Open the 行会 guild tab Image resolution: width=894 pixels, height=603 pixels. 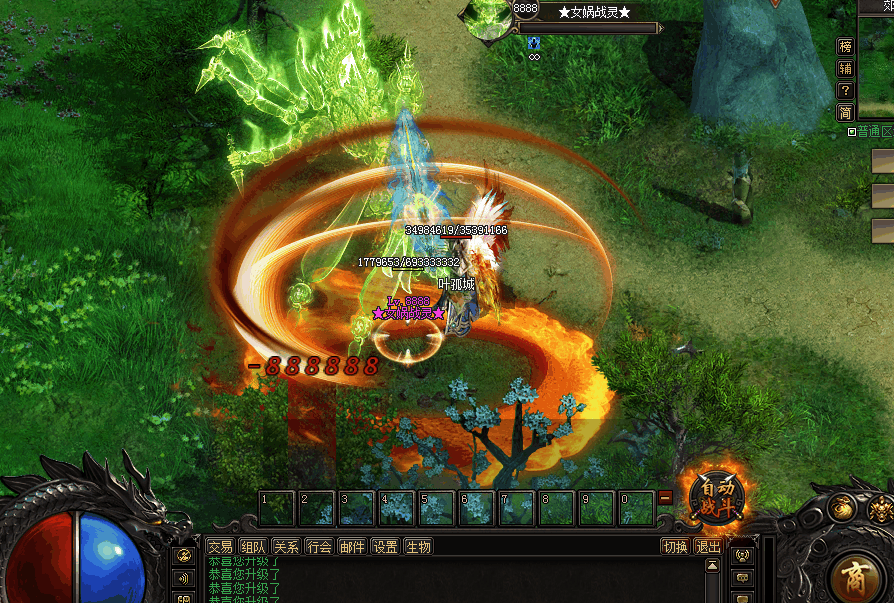(x=320, y=547)
